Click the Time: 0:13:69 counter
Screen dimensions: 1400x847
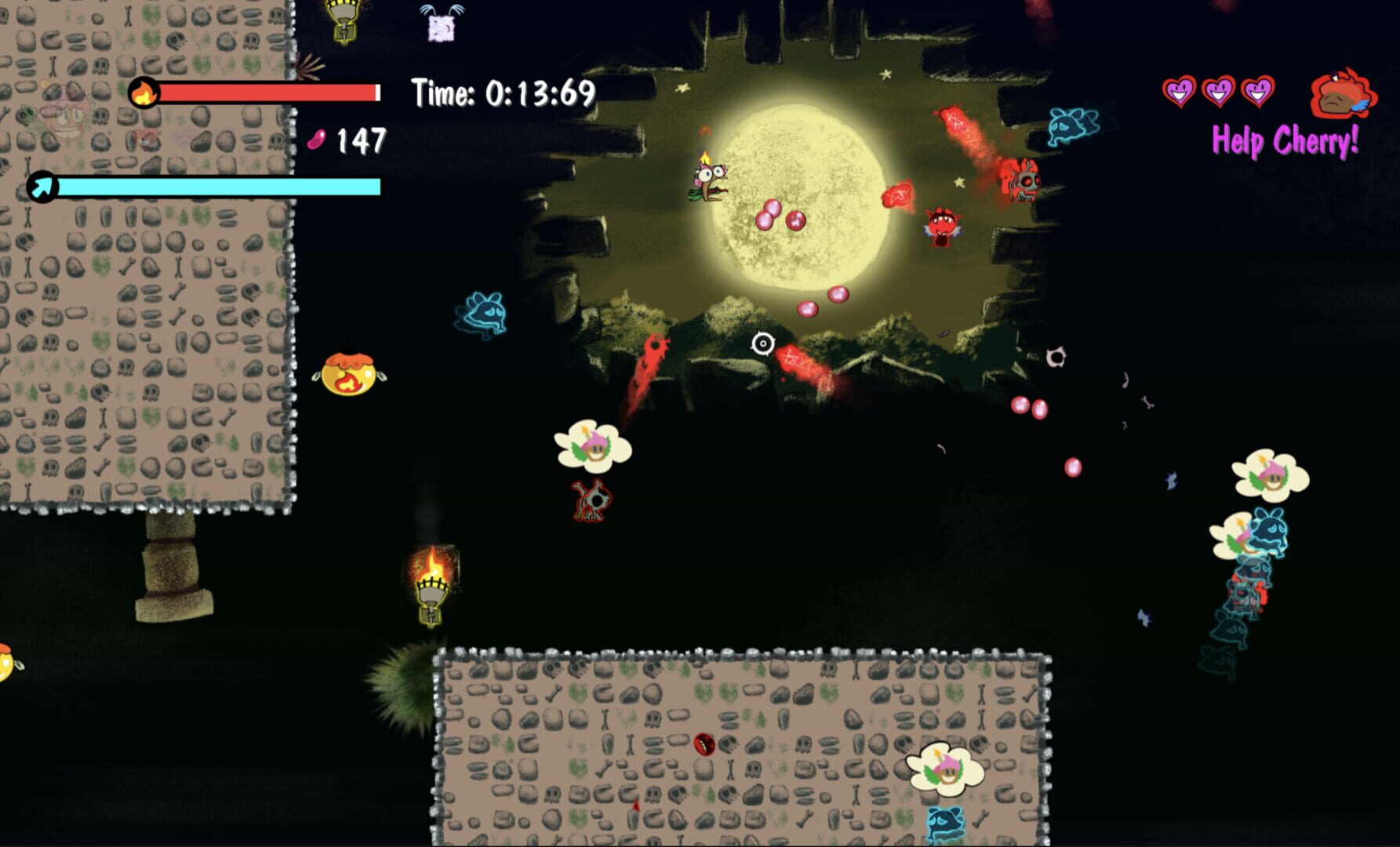(x=502, y=92)
